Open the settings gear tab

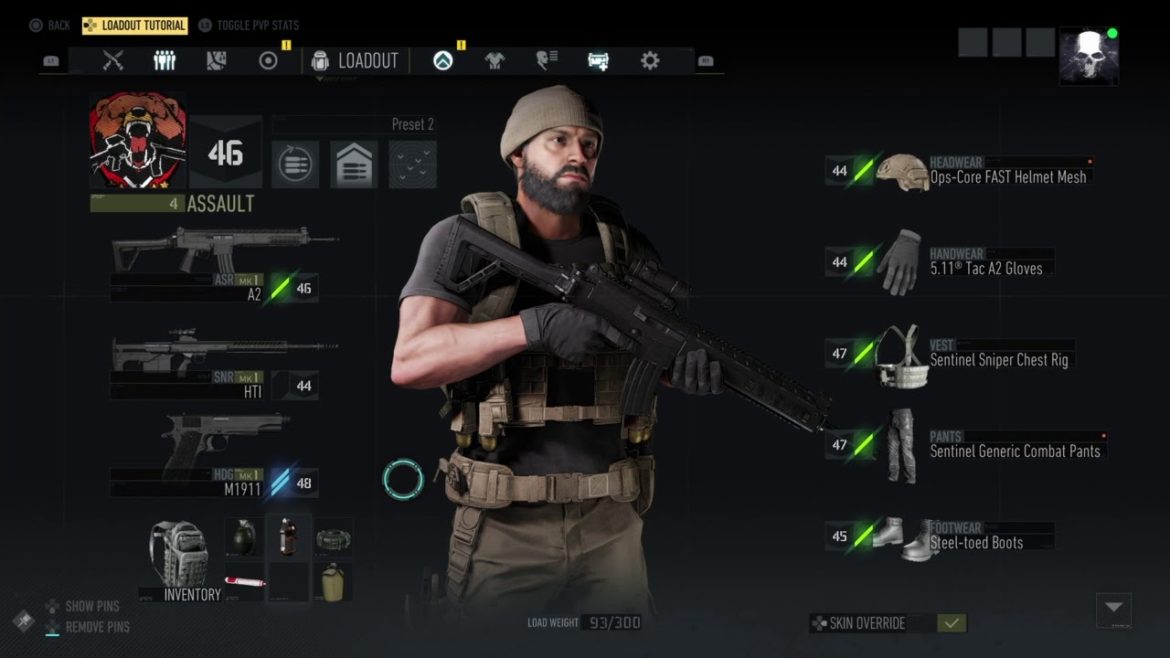pyautogui.click(x=650, y=61)
